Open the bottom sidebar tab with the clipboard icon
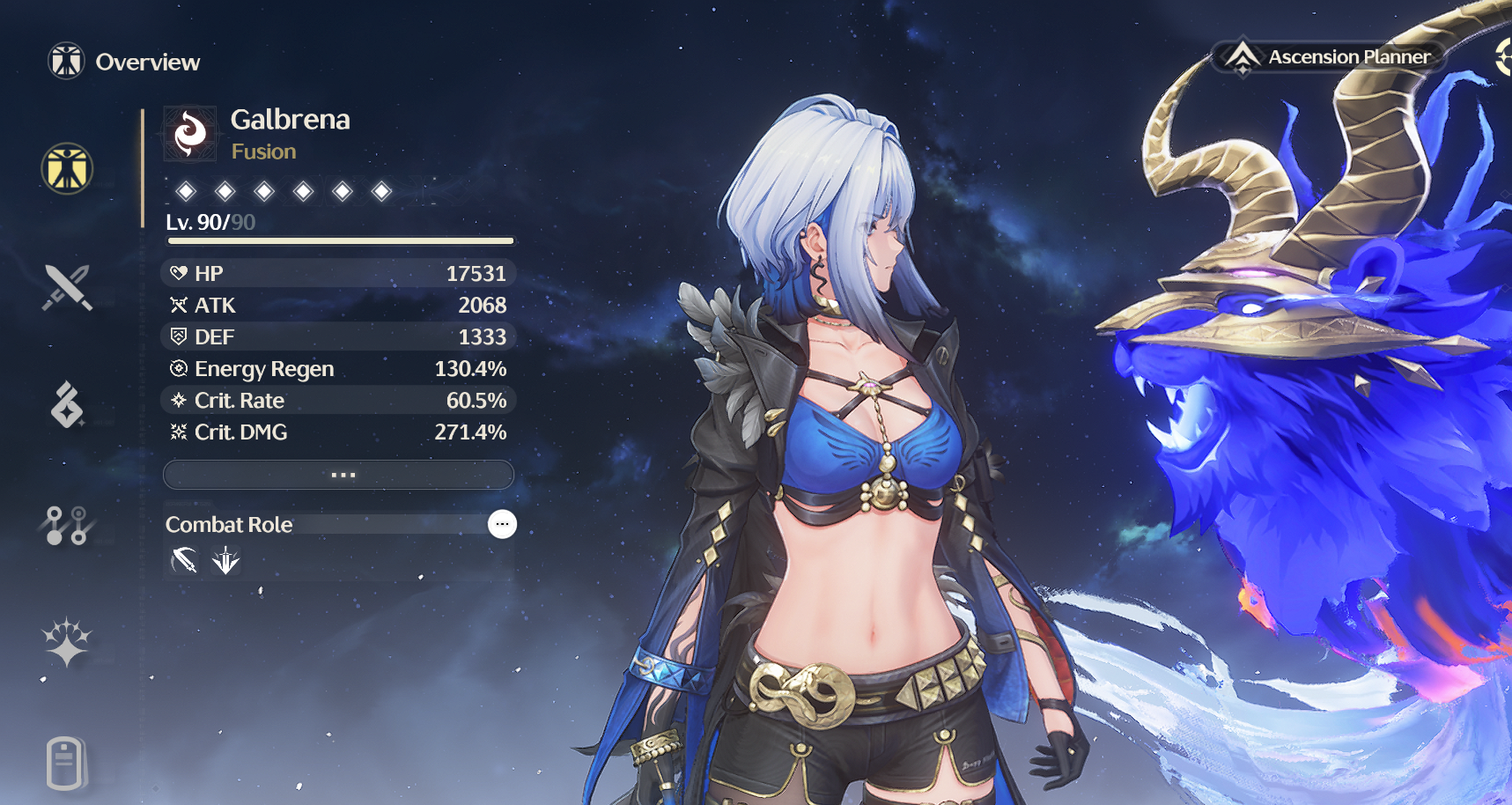The height and width of the screenshot is (805, 1512). click(x=65, y=763)
